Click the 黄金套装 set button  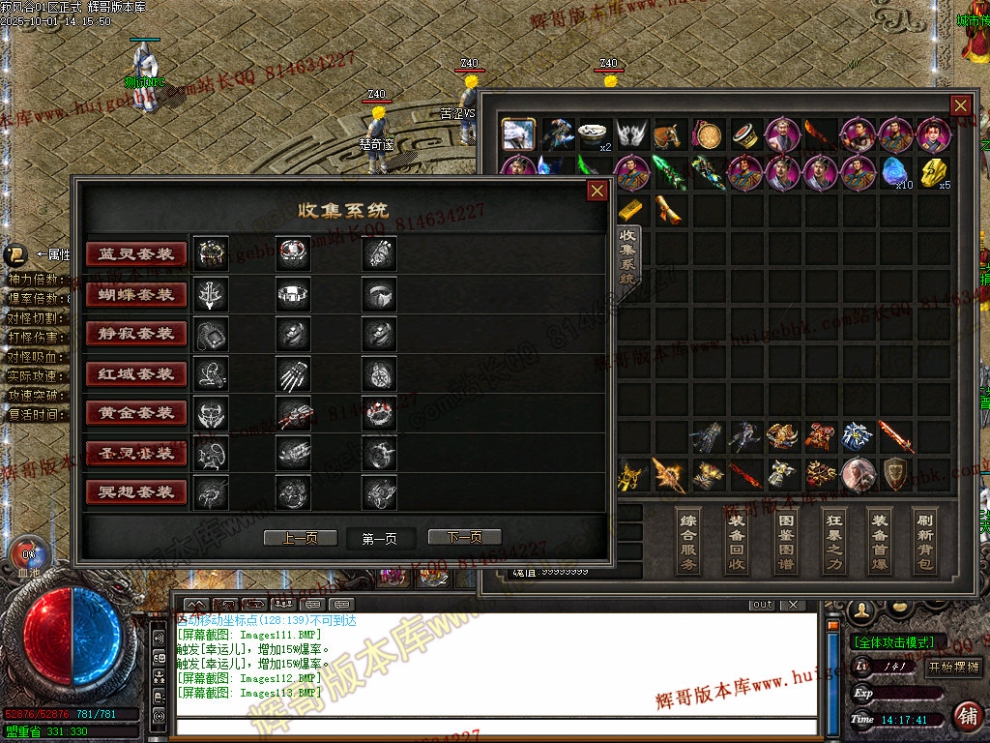point(137,413)
